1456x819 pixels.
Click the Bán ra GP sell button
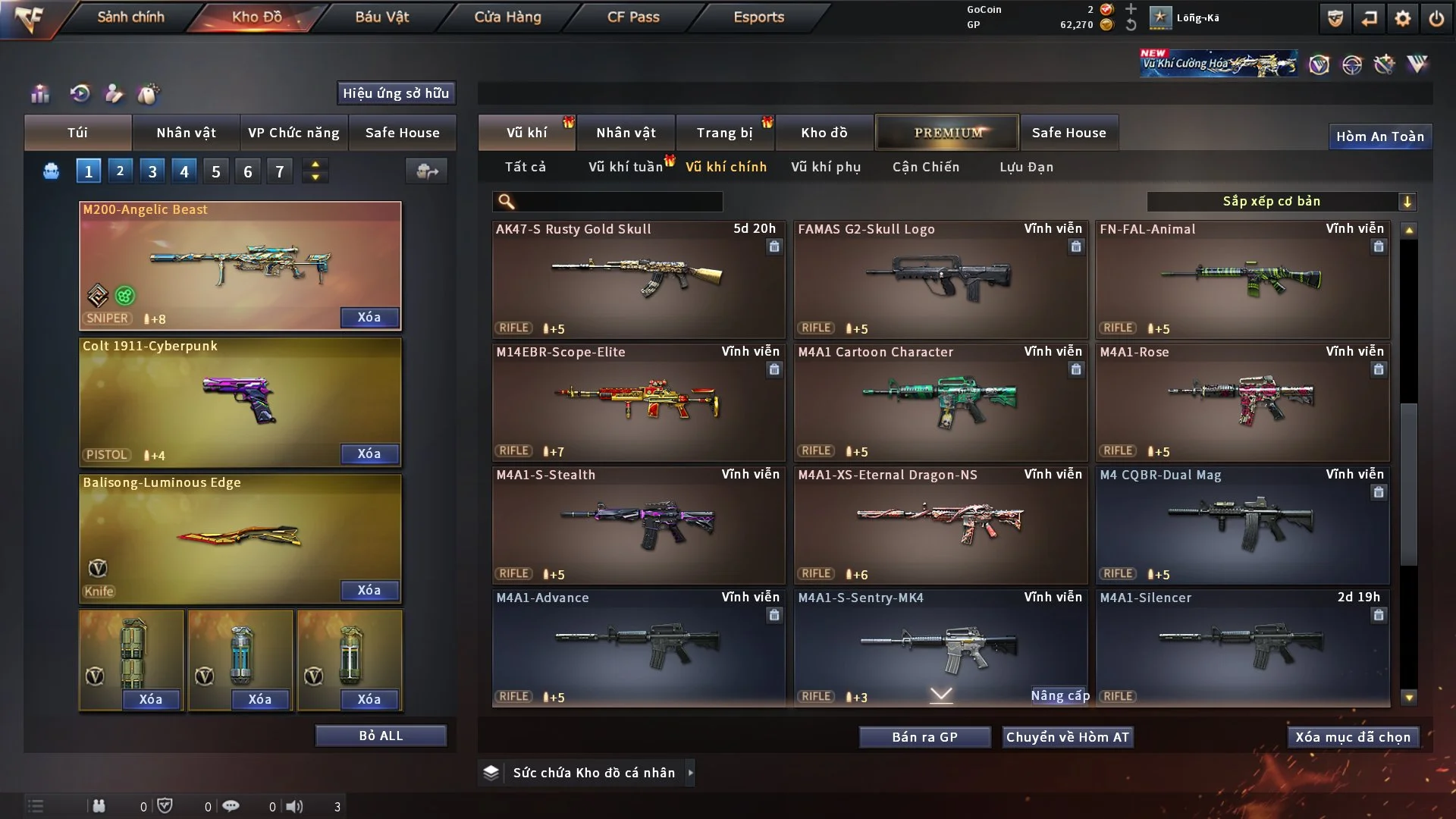click(x=924, y=737)
